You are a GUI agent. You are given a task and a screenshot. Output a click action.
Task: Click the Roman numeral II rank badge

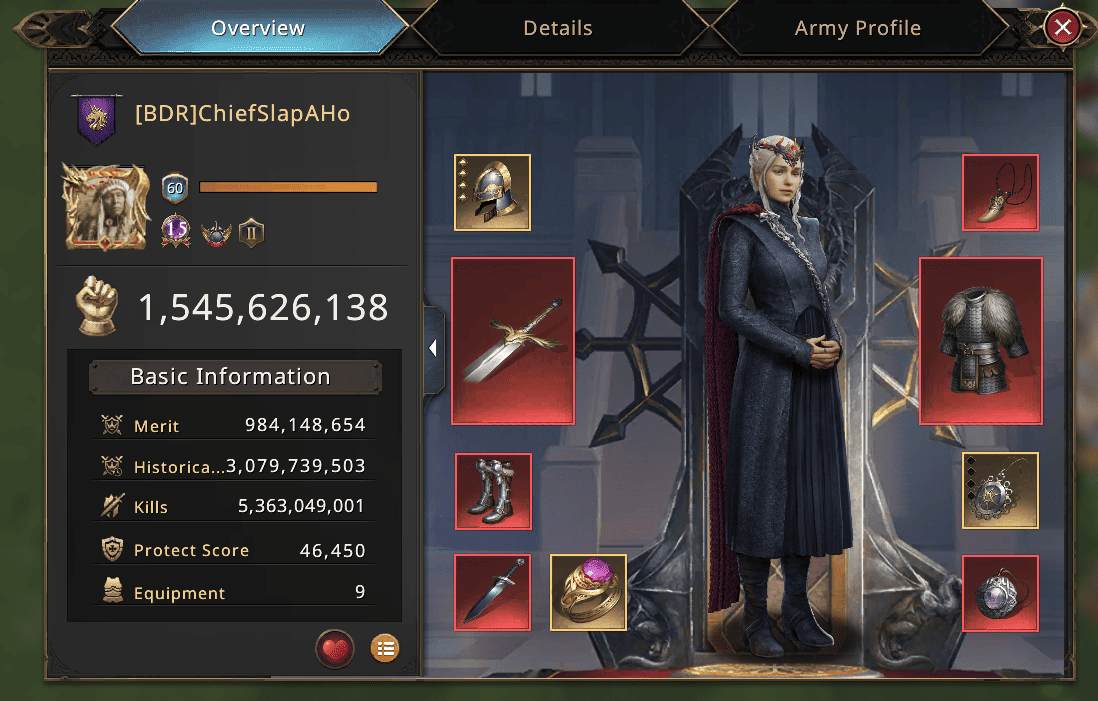click(x=251, y=233)
